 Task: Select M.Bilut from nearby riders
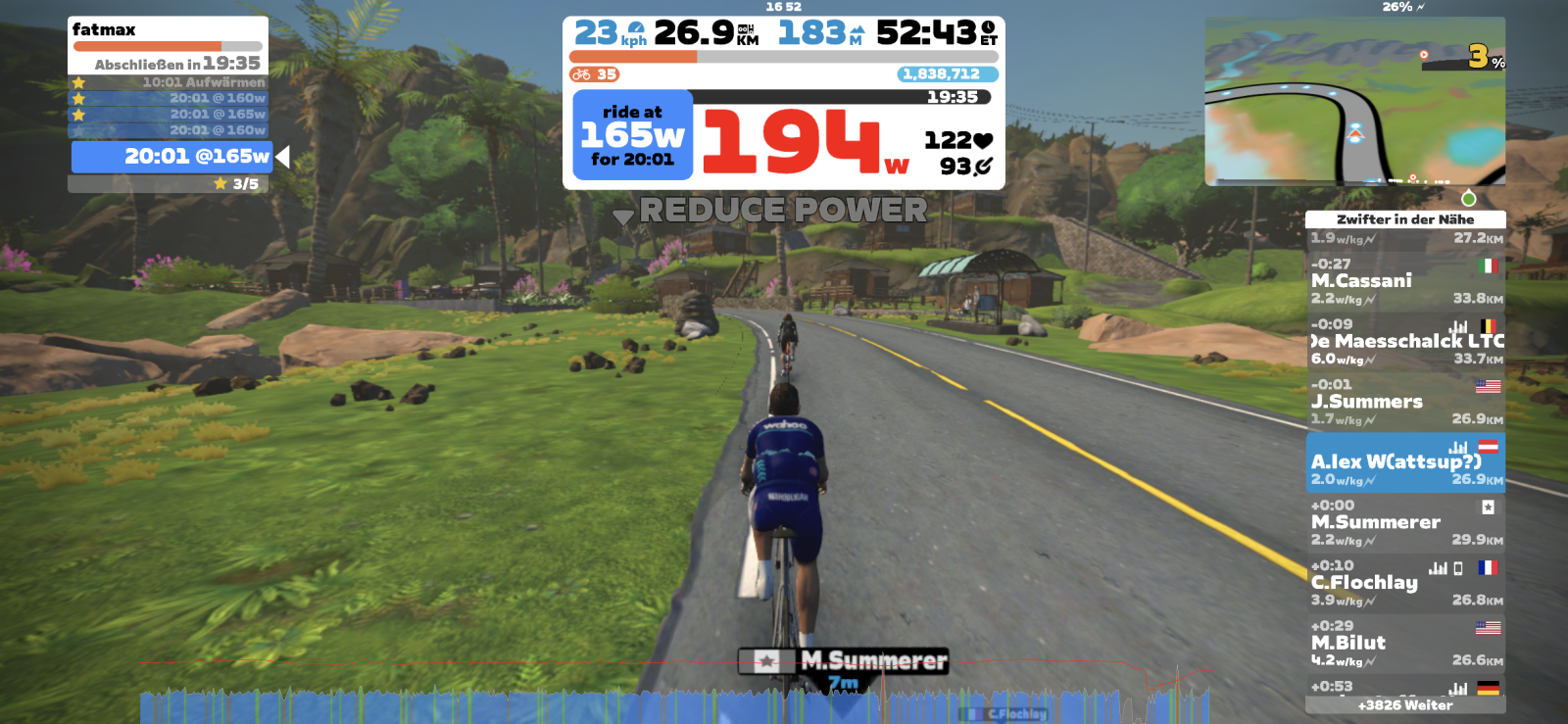(1405, 644)
